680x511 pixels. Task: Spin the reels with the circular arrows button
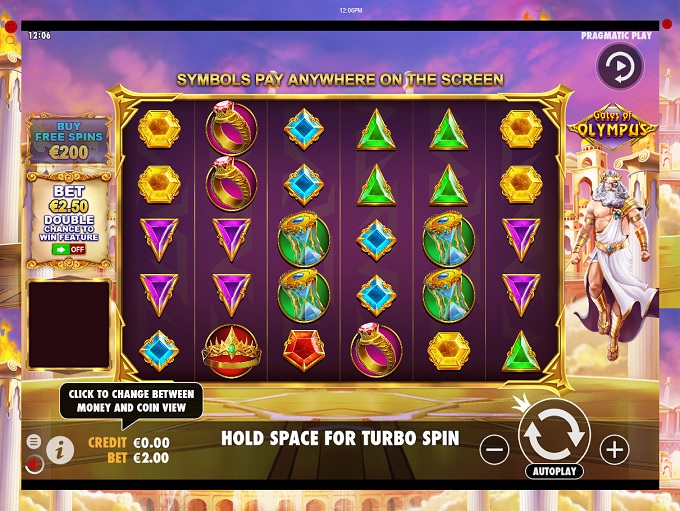[x=554, y=433]
